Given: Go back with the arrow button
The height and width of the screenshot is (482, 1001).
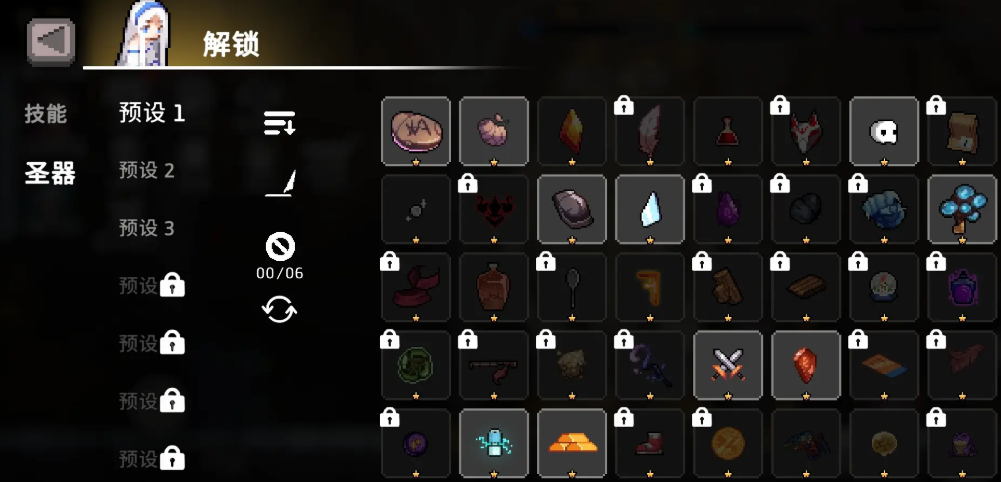Looking at the screenshot, I should (x=50, y=42).
